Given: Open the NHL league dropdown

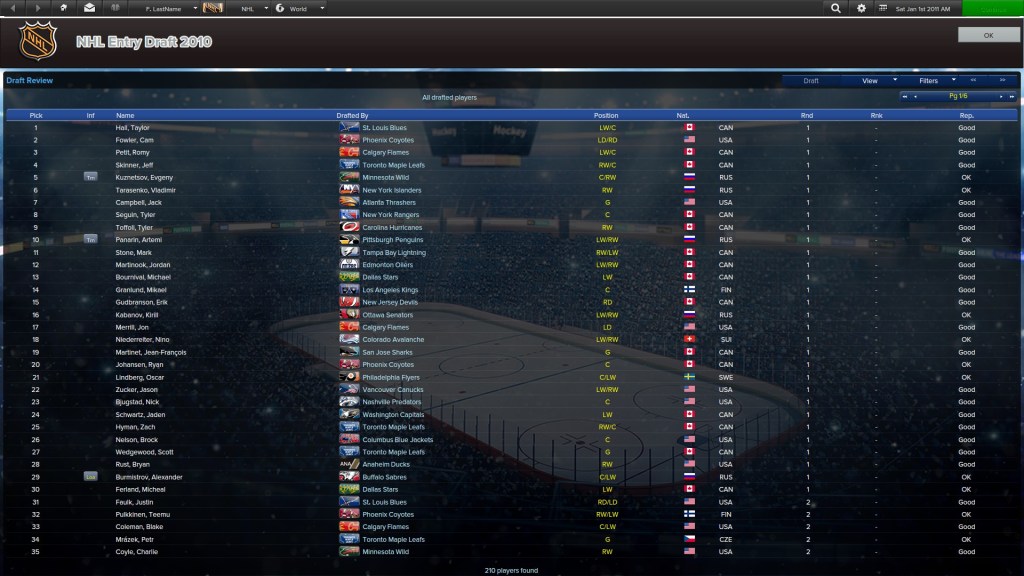Looking at the screenshot, I should tap(252, 8).
